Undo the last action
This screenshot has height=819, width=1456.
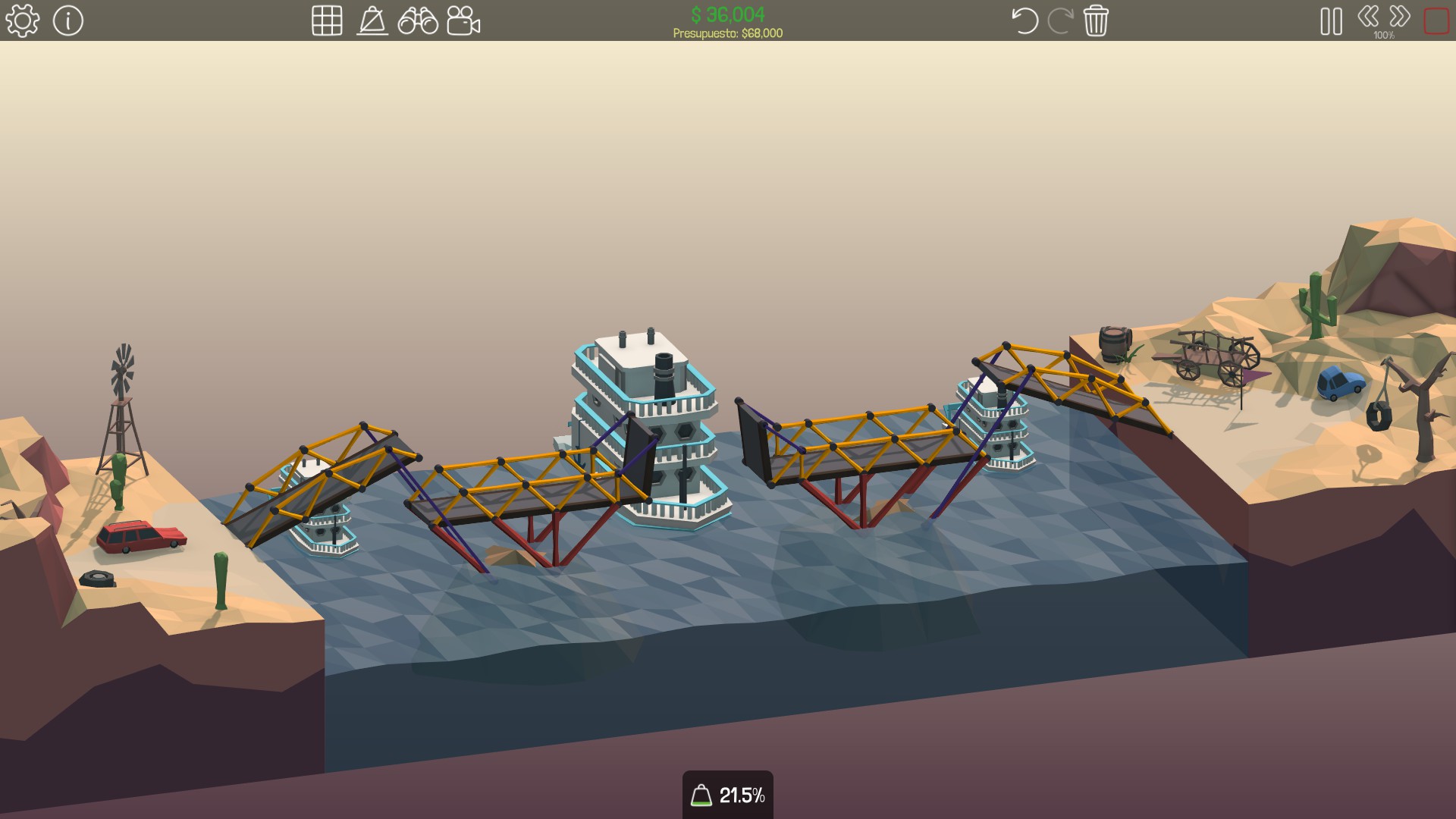pyautogui.click(x=1025, y=20)
